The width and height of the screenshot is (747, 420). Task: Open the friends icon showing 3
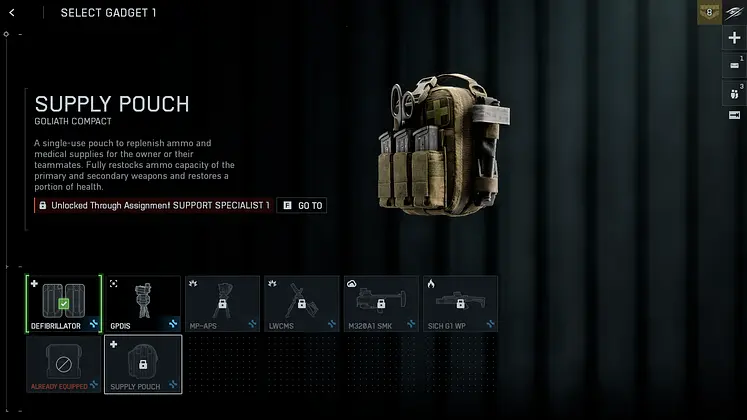pos(735,92)
